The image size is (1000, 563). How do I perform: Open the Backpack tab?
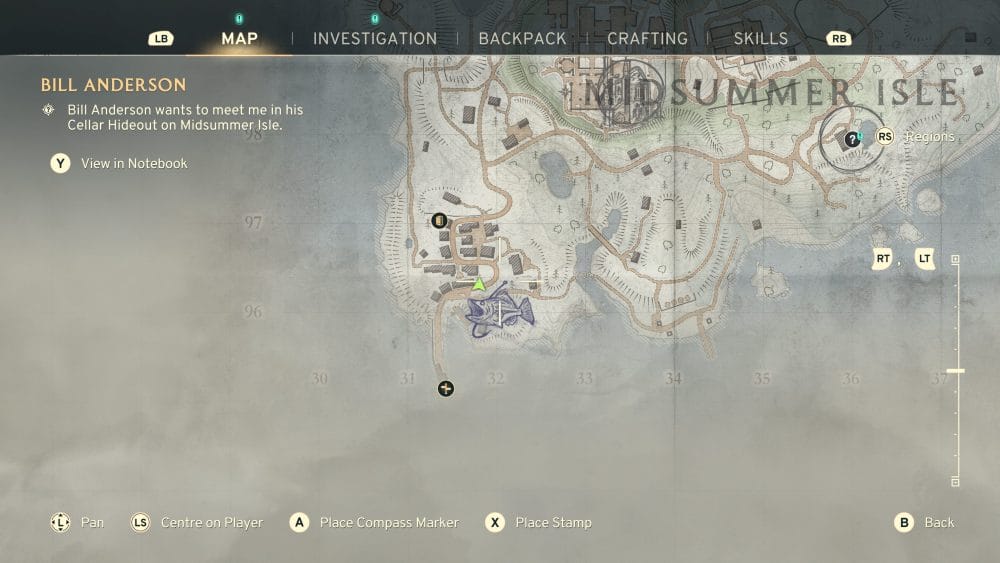(522, 39)
